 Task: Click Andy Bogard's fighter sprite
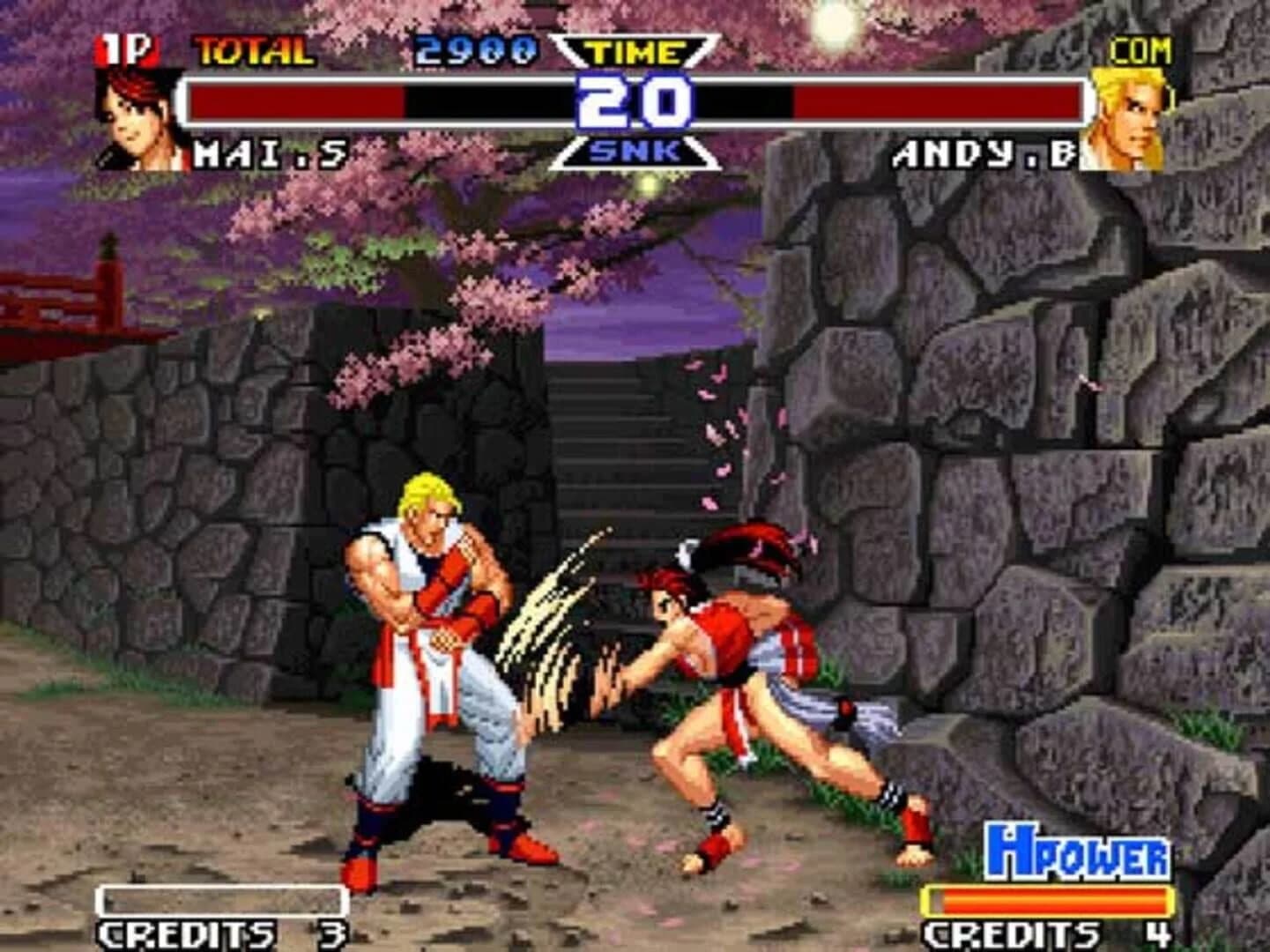(423, 670)
